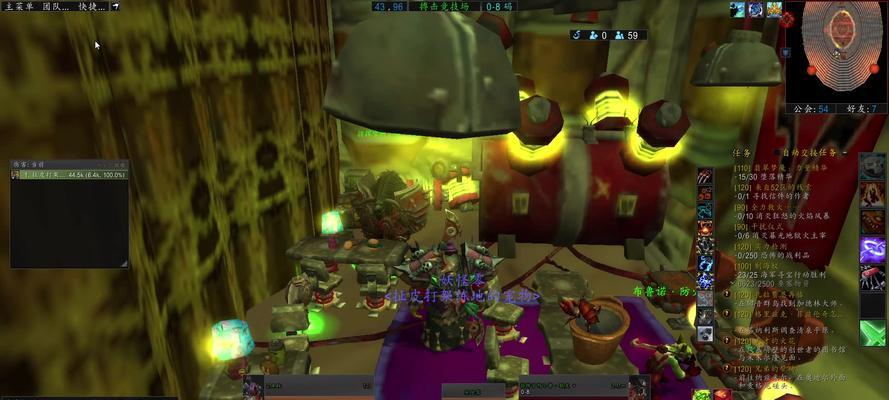Image resolution: width=889 pixels, height=400 pixels.
Task: Click the red claw slash ability icon
Action: pos(706,178)
